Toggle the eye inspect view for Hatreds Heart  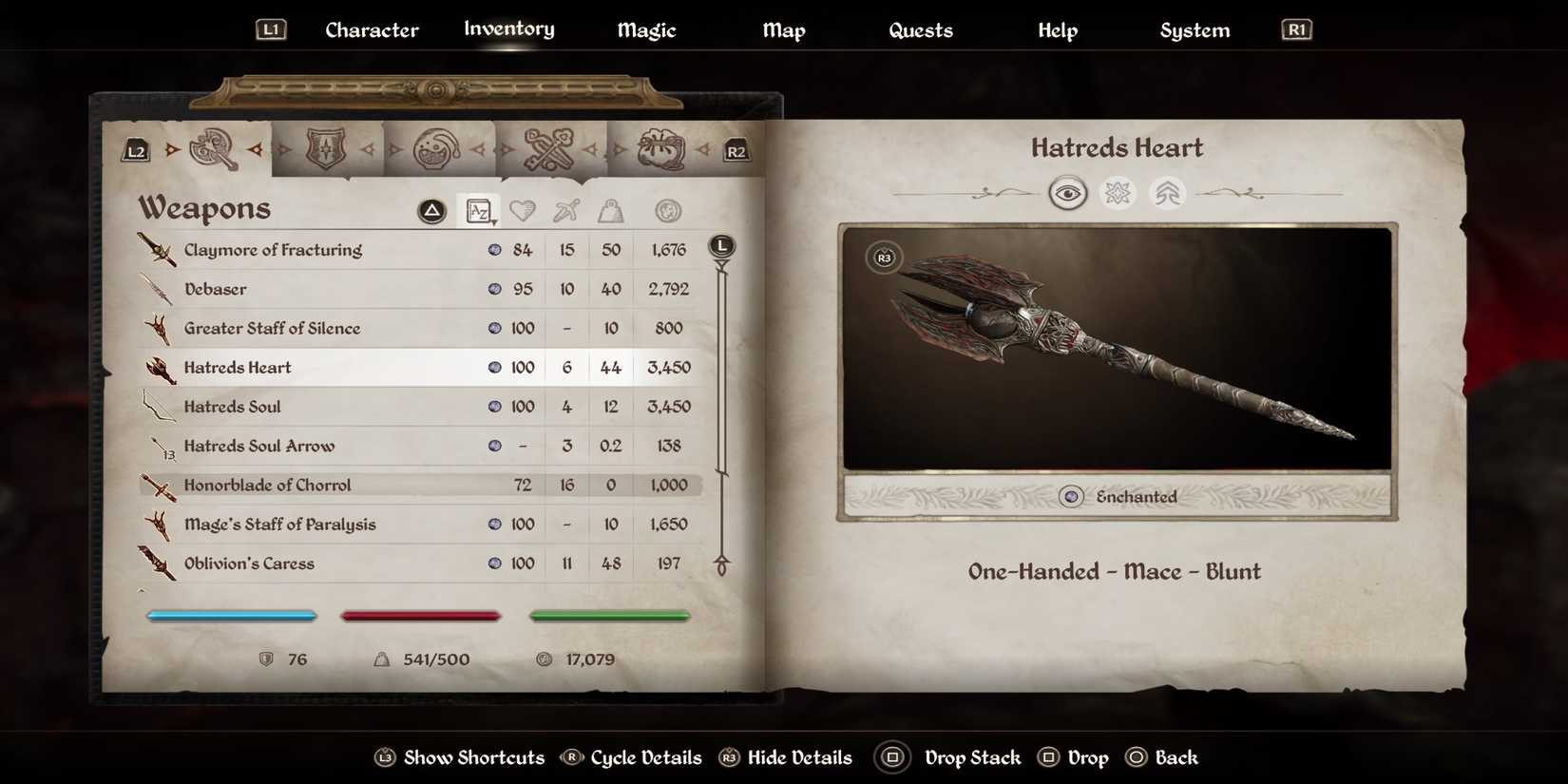pos(1069,192)
